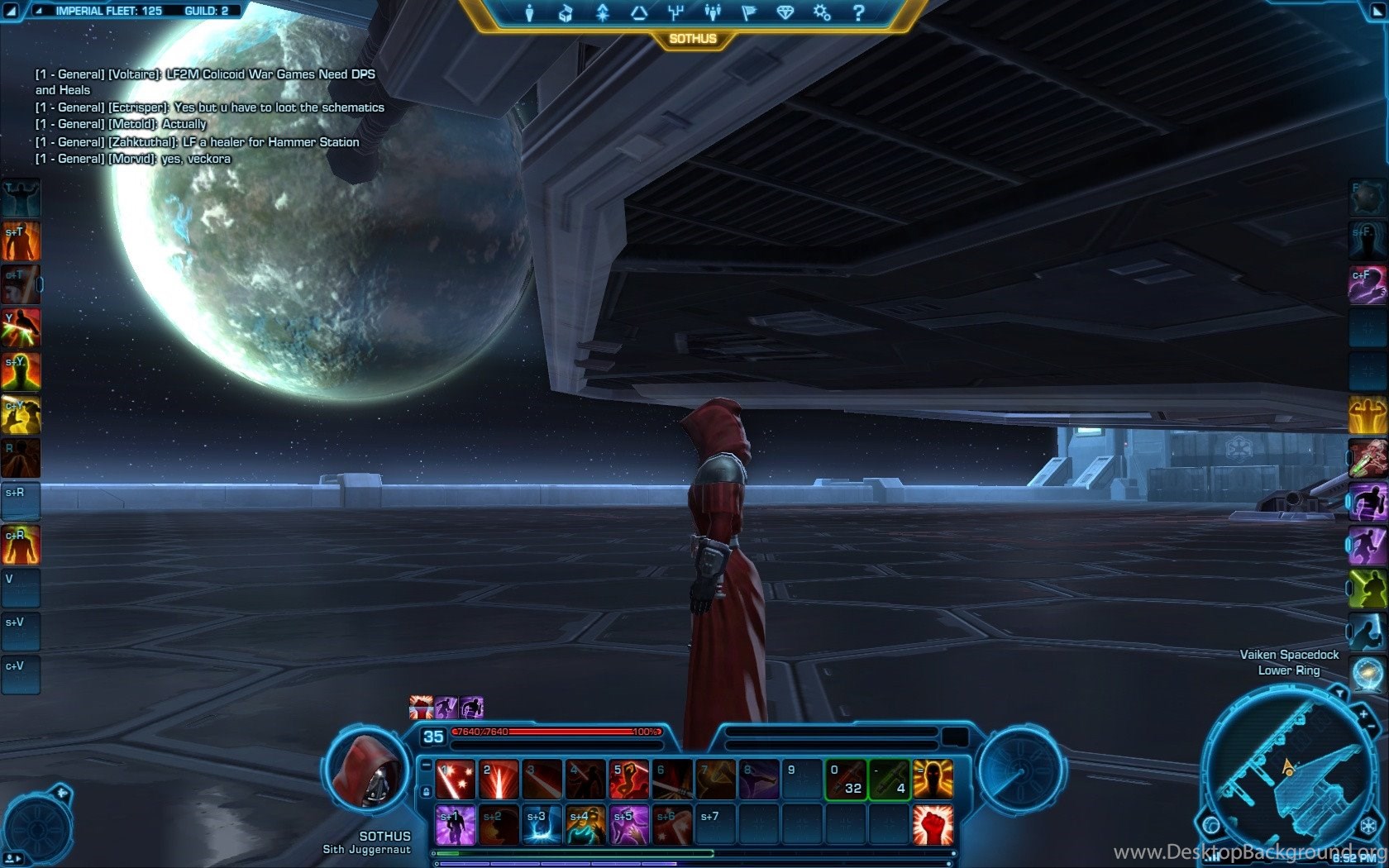Use the item stack showing 32
The width and height of the screenshot is (1389, 868).
click(x=846, y=780)
